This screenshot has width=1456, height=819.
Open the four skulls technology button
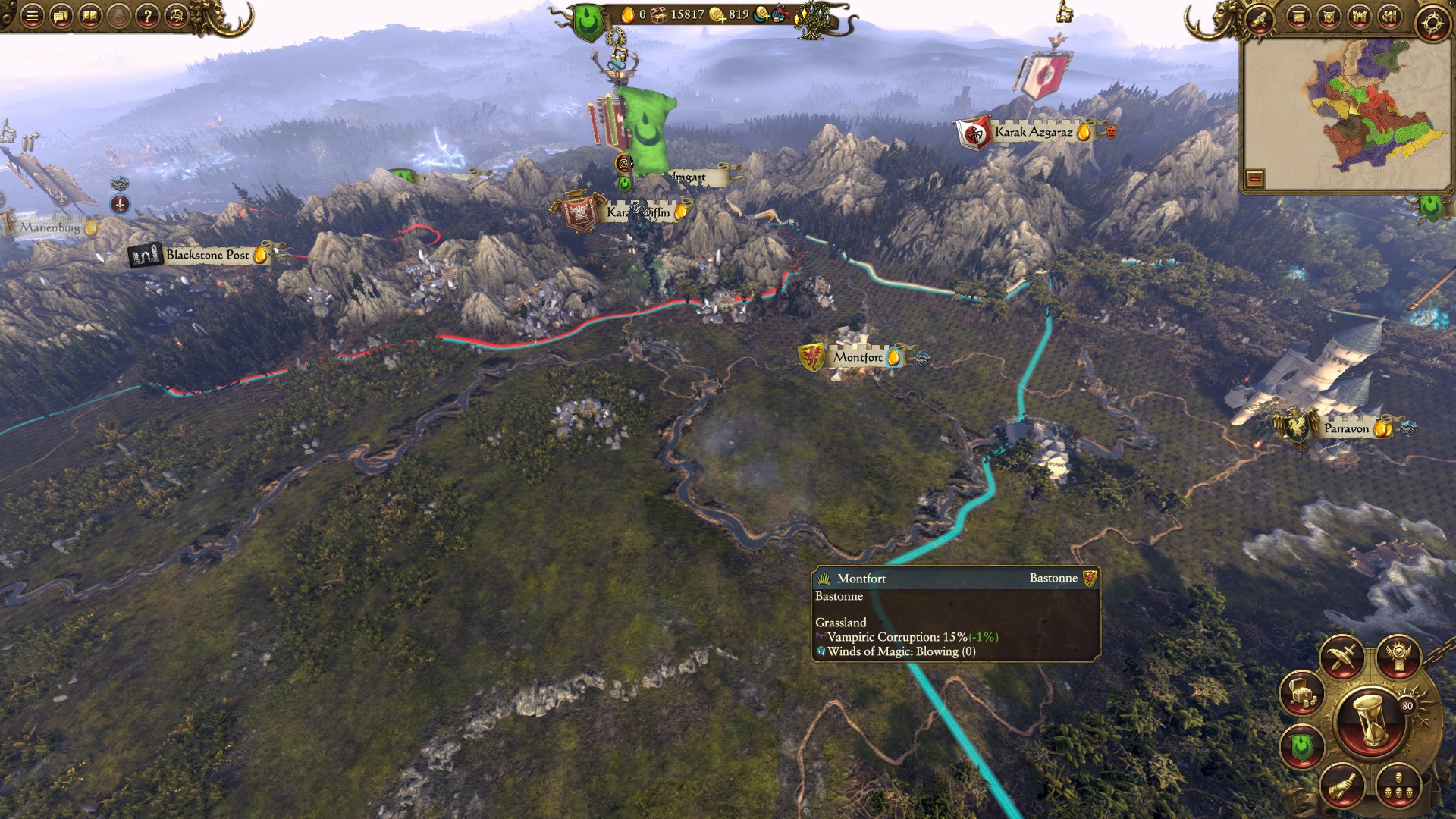[1398, 785]
